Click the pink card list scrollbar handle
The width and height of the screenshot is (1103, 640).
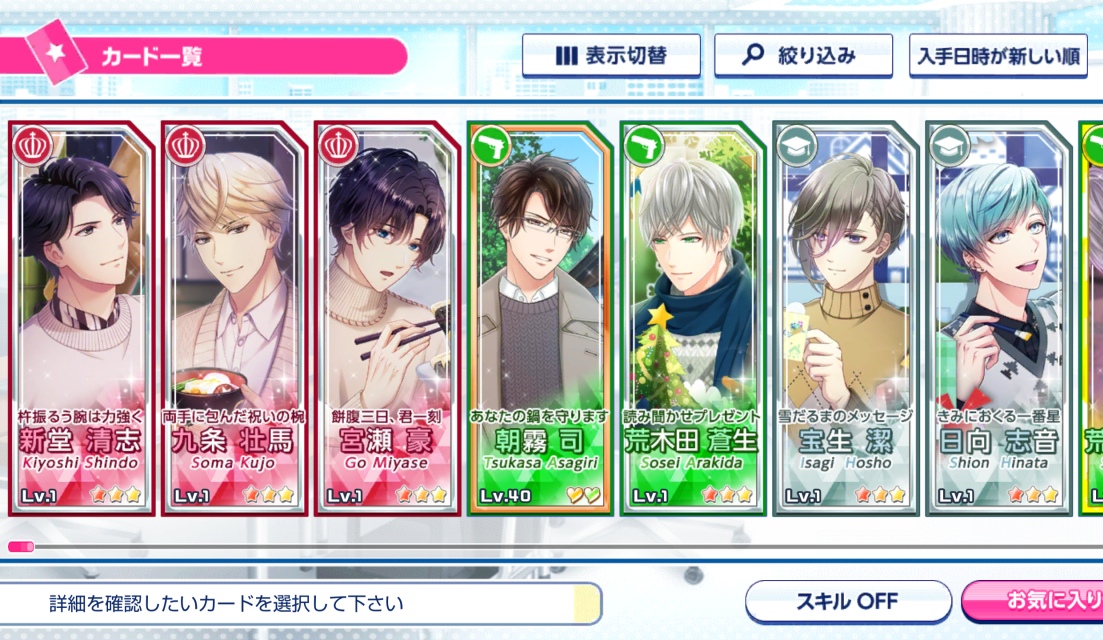(x=21, y=547)
